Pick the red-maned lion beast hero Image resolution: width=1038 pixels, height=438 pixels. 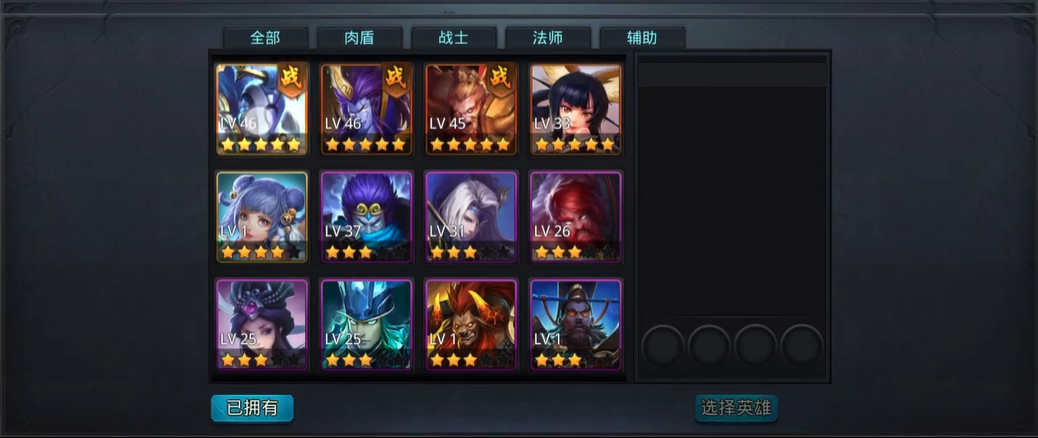click(471, 324)
